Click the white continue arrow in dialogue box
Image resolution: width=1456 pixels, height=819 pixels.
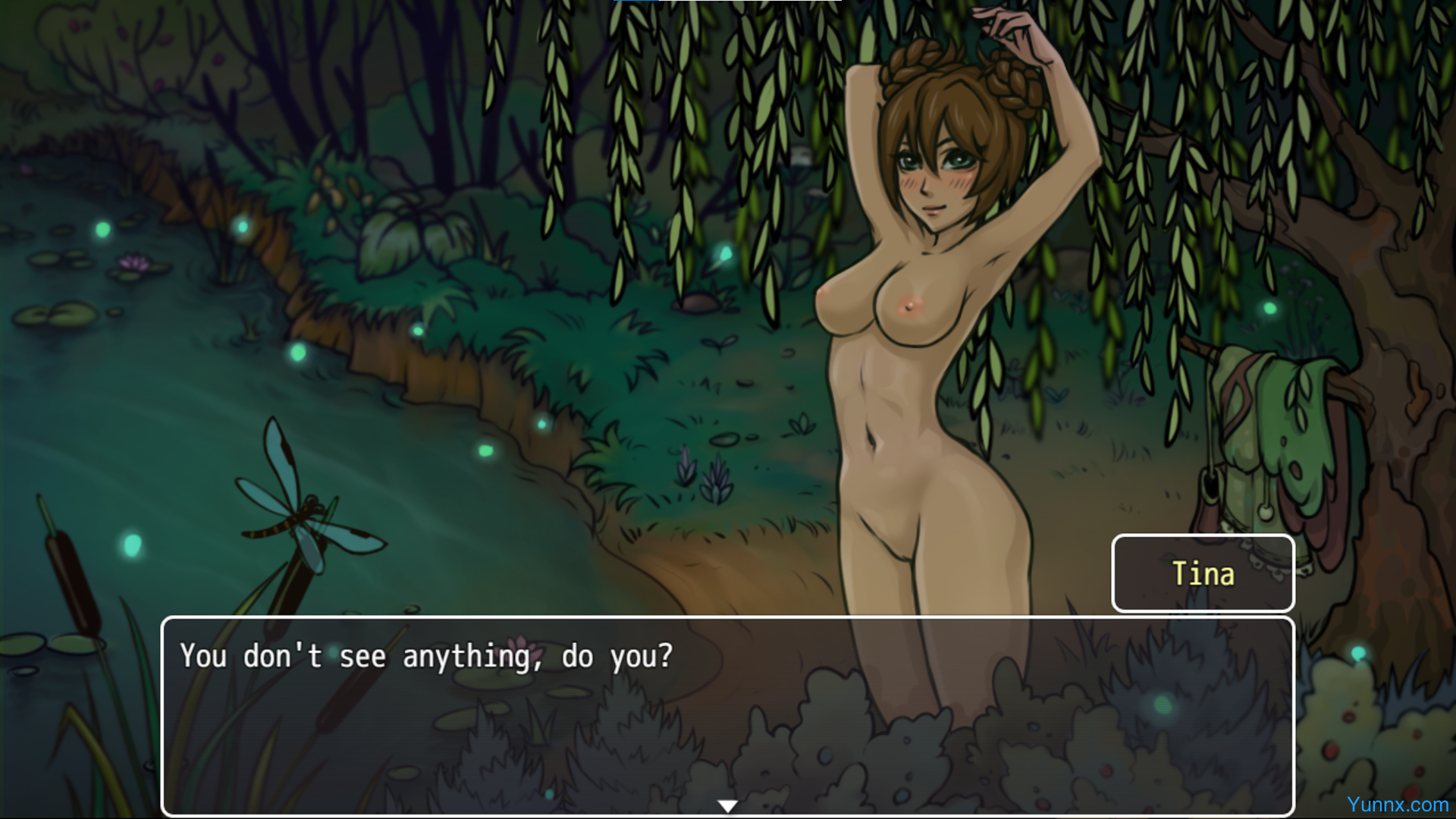(727, 805)
